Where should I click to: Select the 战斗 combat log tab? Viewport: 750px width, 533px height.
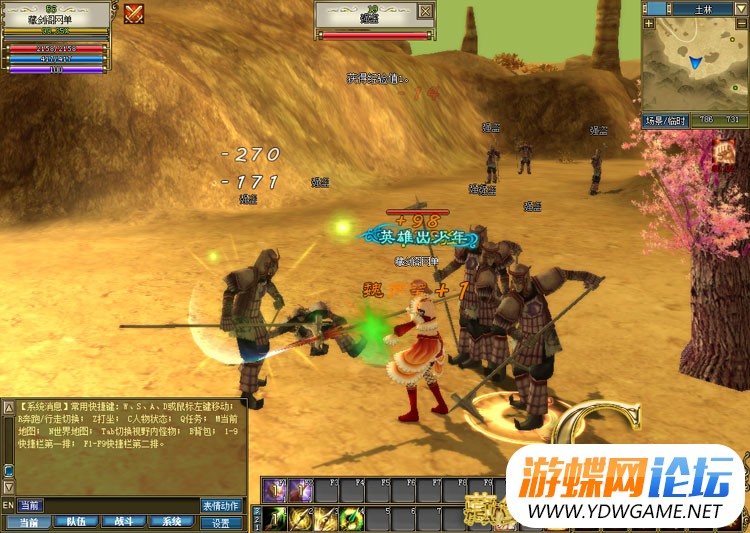coord(124,522)
